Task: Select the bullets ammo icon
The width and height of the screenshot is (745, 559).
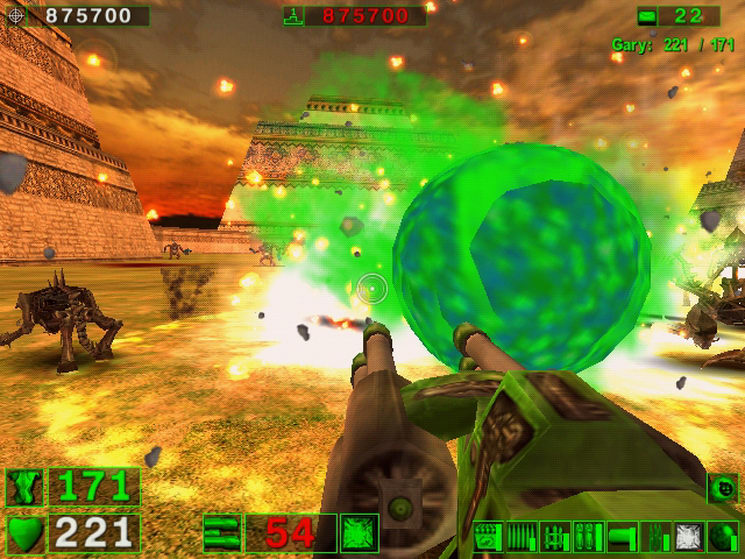Action: [521, 537]
